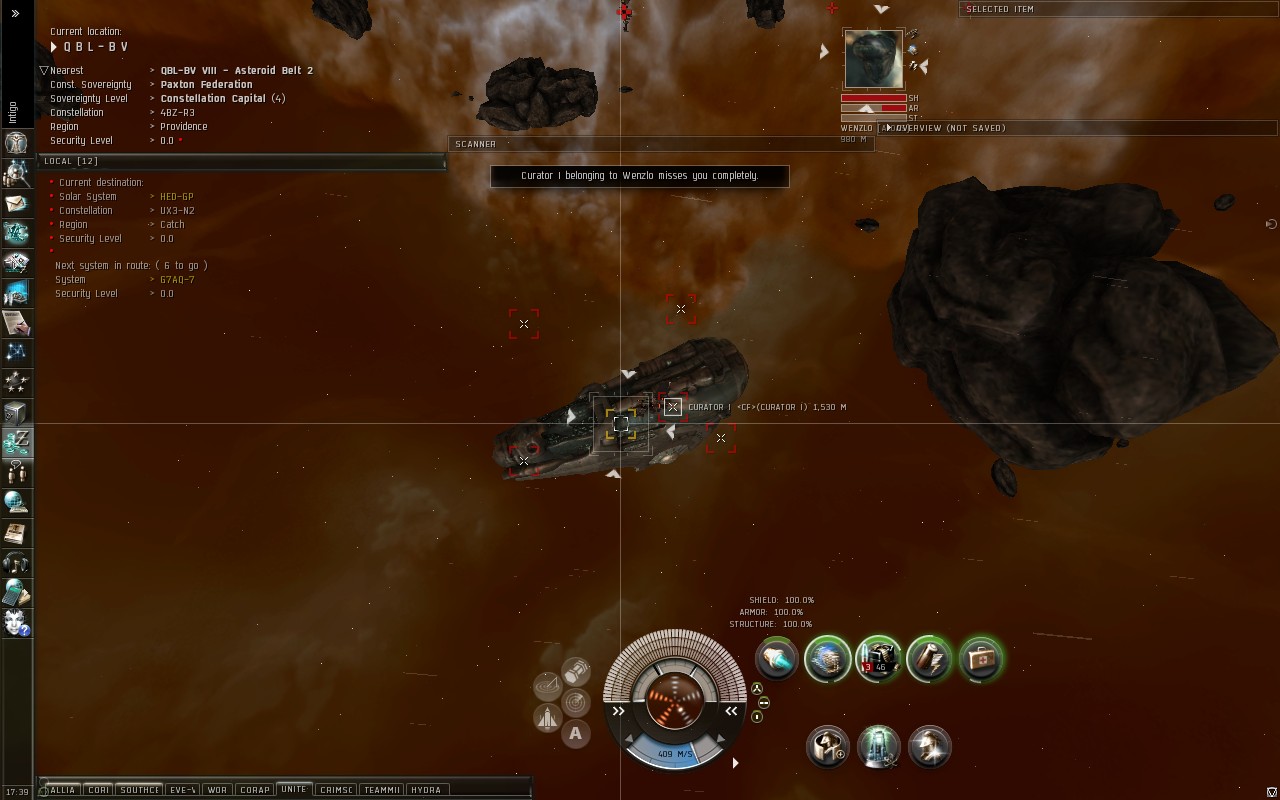1280x800 pixels.
Task: Collapse the Nearest location info arrow
Action: click(44, 71)
